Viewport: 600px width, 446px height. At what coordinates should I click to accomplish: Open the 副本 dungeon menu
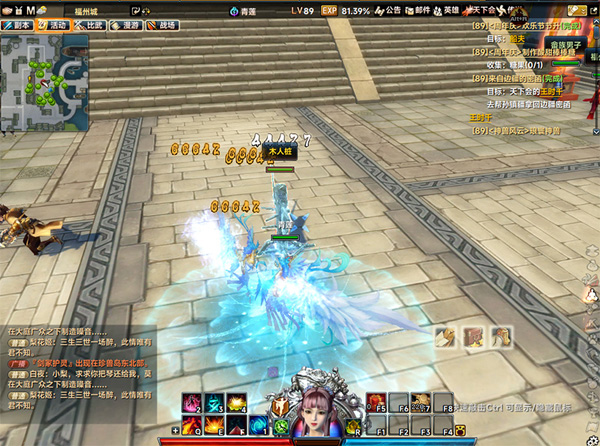click(17, 24)
